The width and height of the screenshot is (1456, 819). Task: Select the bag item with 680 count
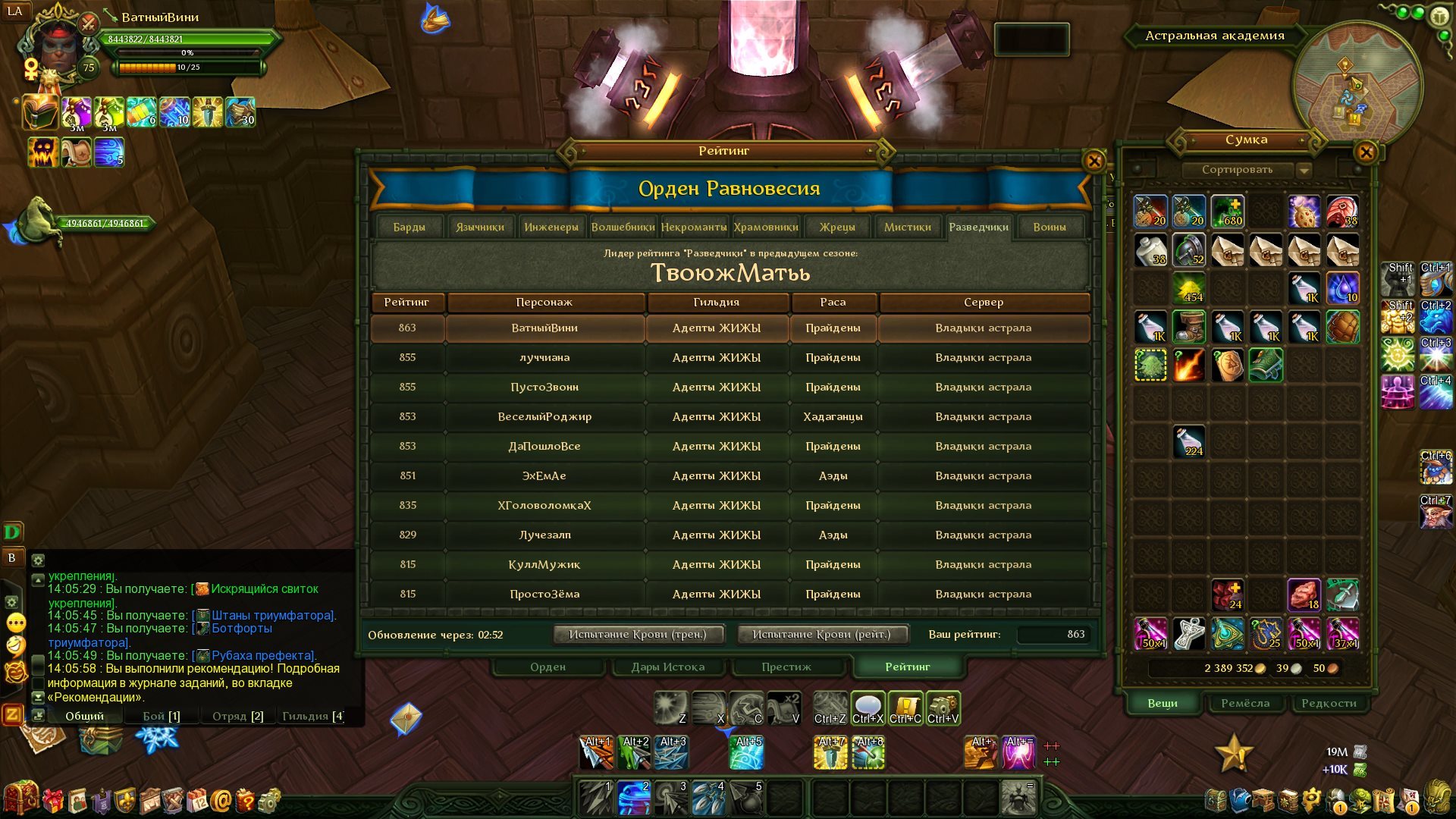[1227, 212]
